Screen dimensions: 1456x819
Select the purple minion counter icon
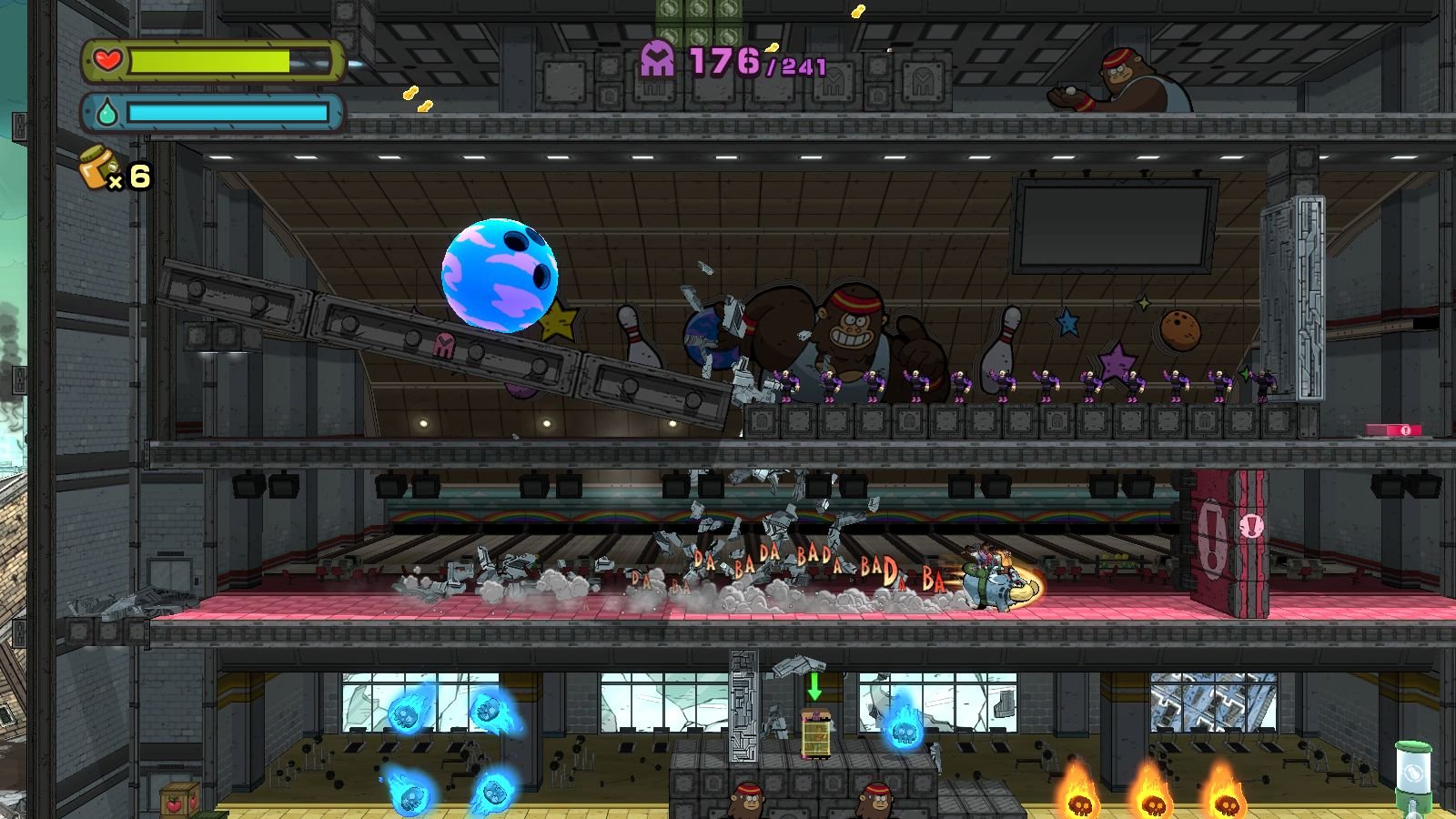[x=657, y=60]
